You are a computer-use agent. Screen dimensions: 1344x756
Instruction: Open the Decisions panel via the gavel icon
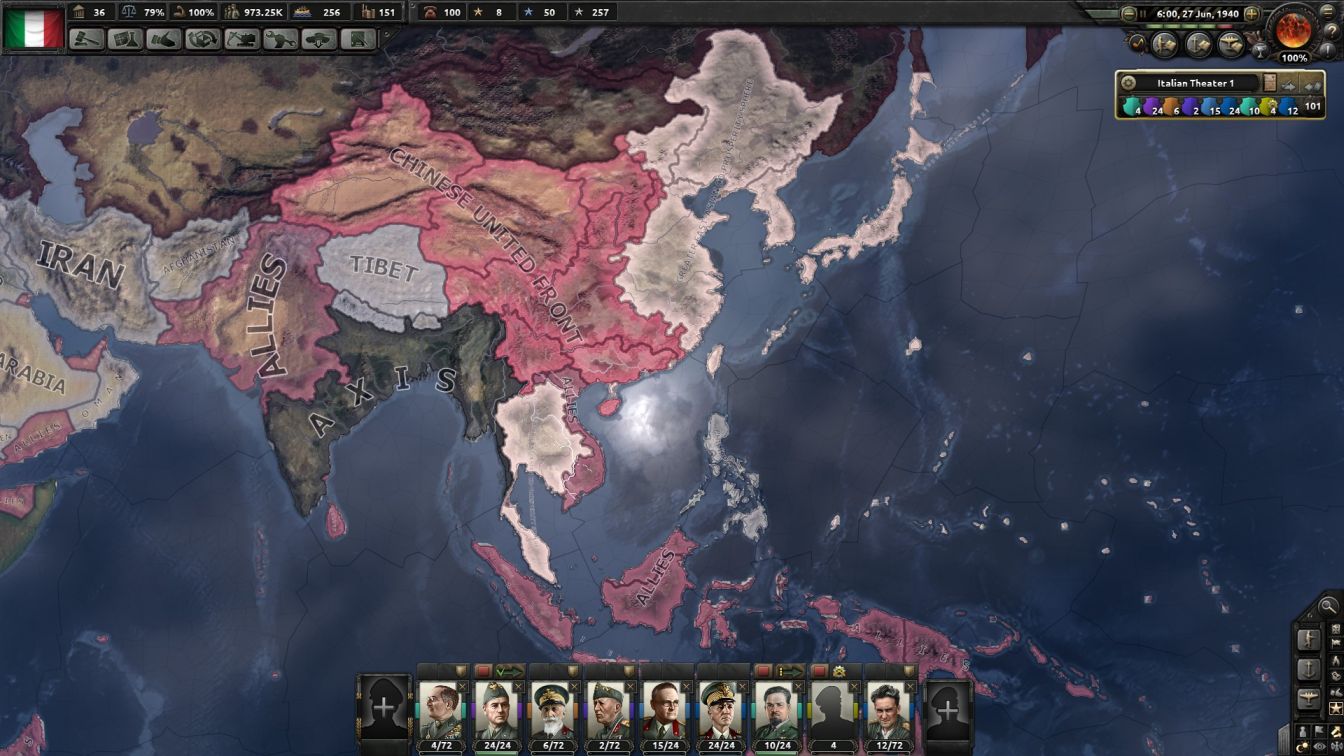[x=86, y=41]
